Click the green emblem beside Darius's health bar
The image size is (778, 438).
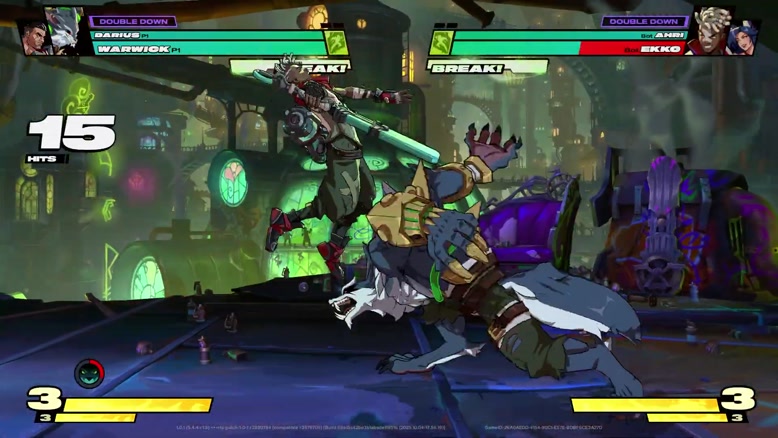pyautogui.click(x=337, y=43)
